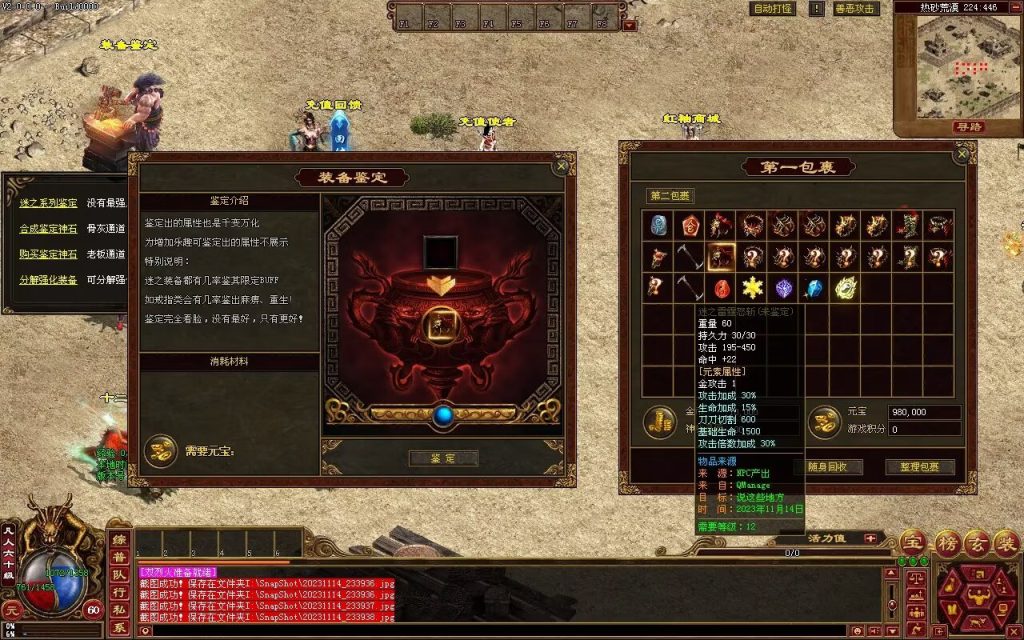
Task: Click the 随身回收 recycle button
Action: [827, 467]
